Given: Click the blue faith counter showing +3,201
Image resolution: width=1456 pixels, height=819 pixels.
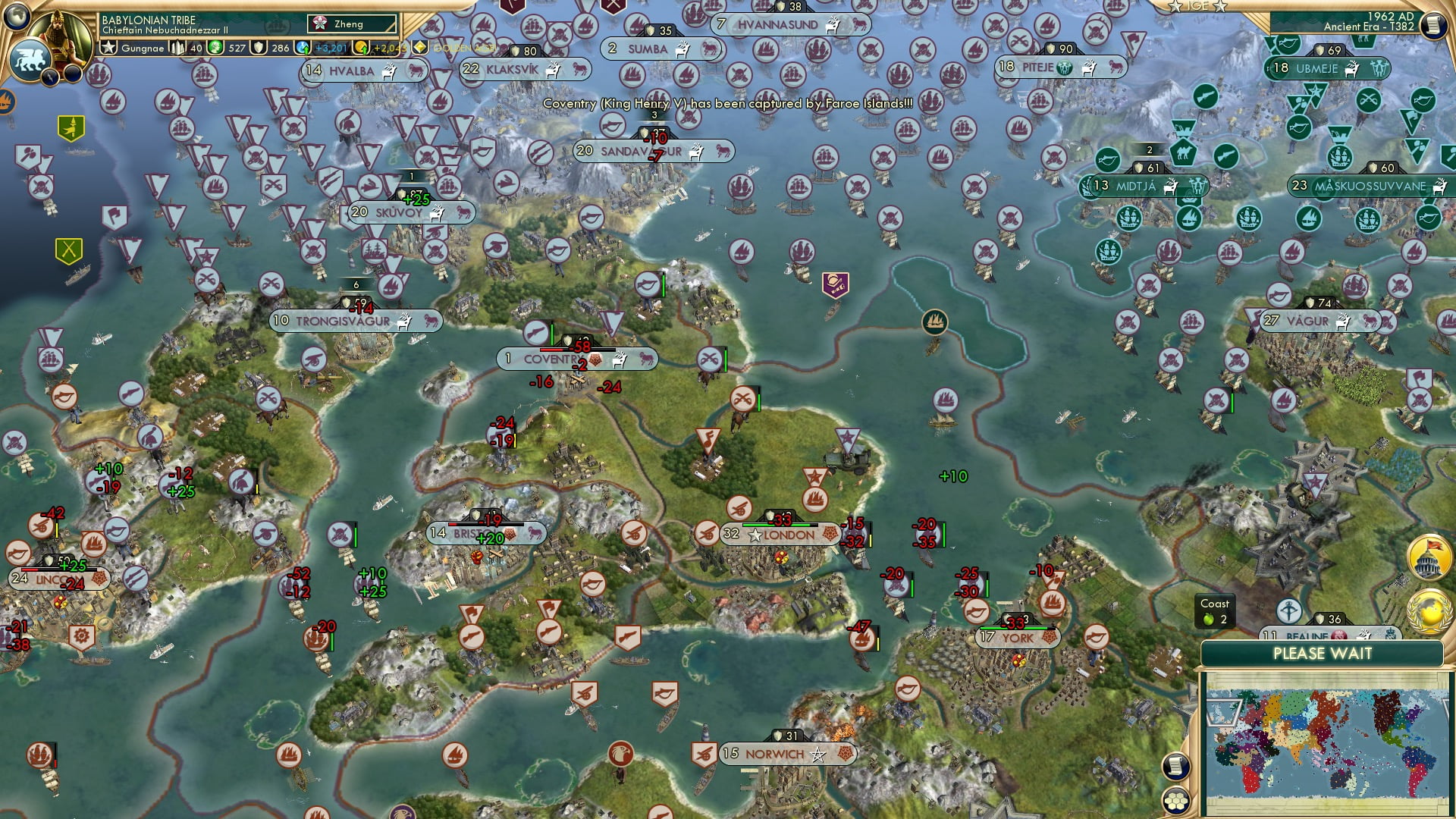Looking at the screenshot, I should coord(302,47).
